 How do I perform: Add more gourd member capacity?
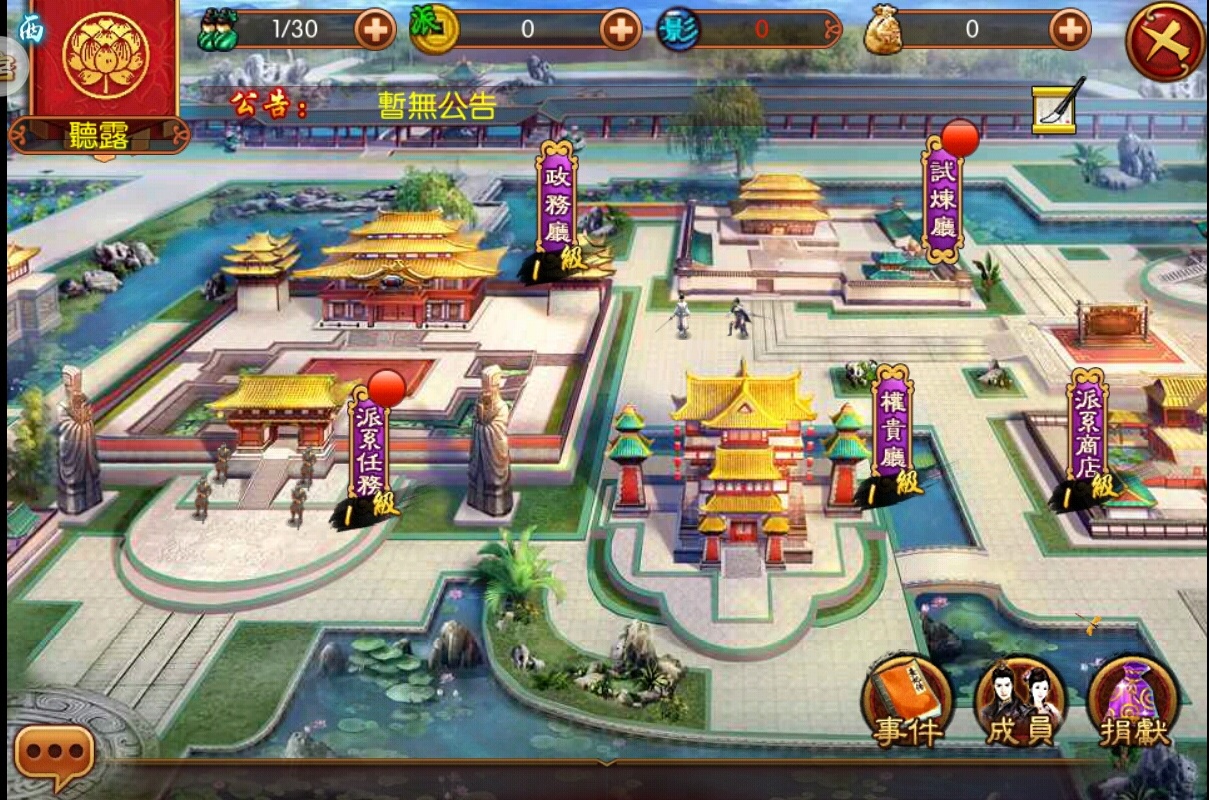tap(376, 30)
